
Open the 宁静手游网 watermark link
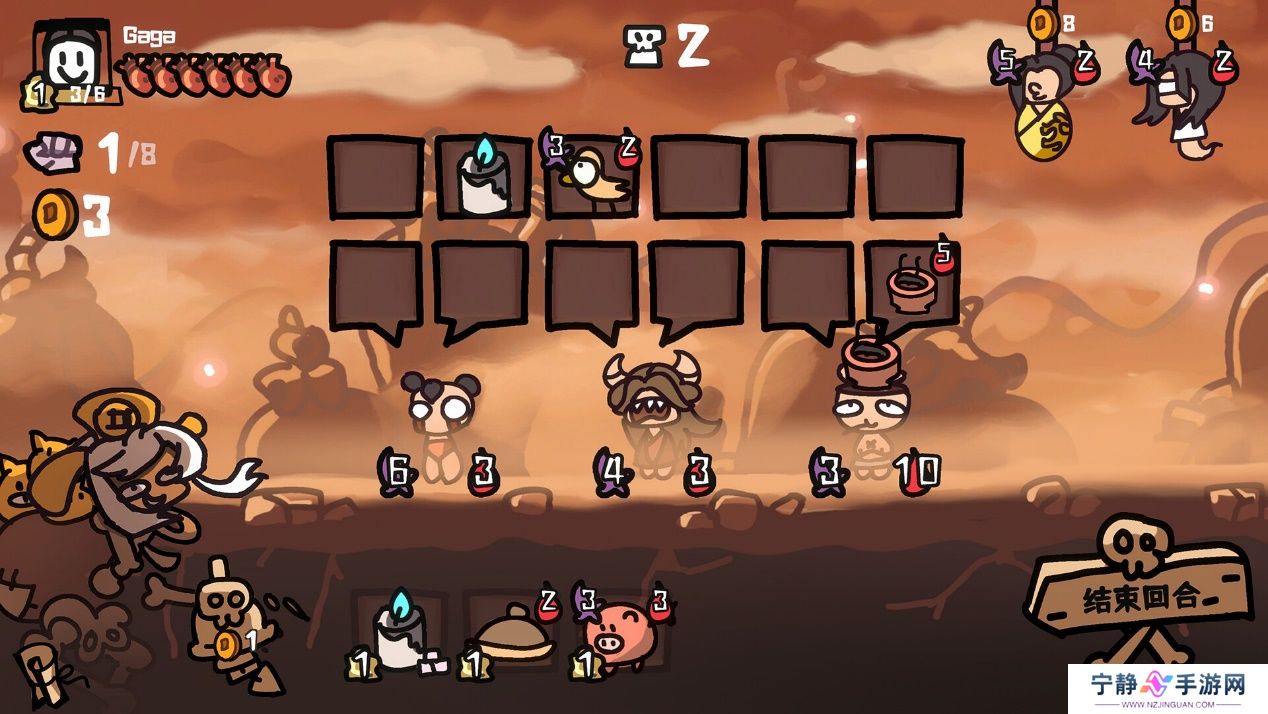coord(1167,688)
